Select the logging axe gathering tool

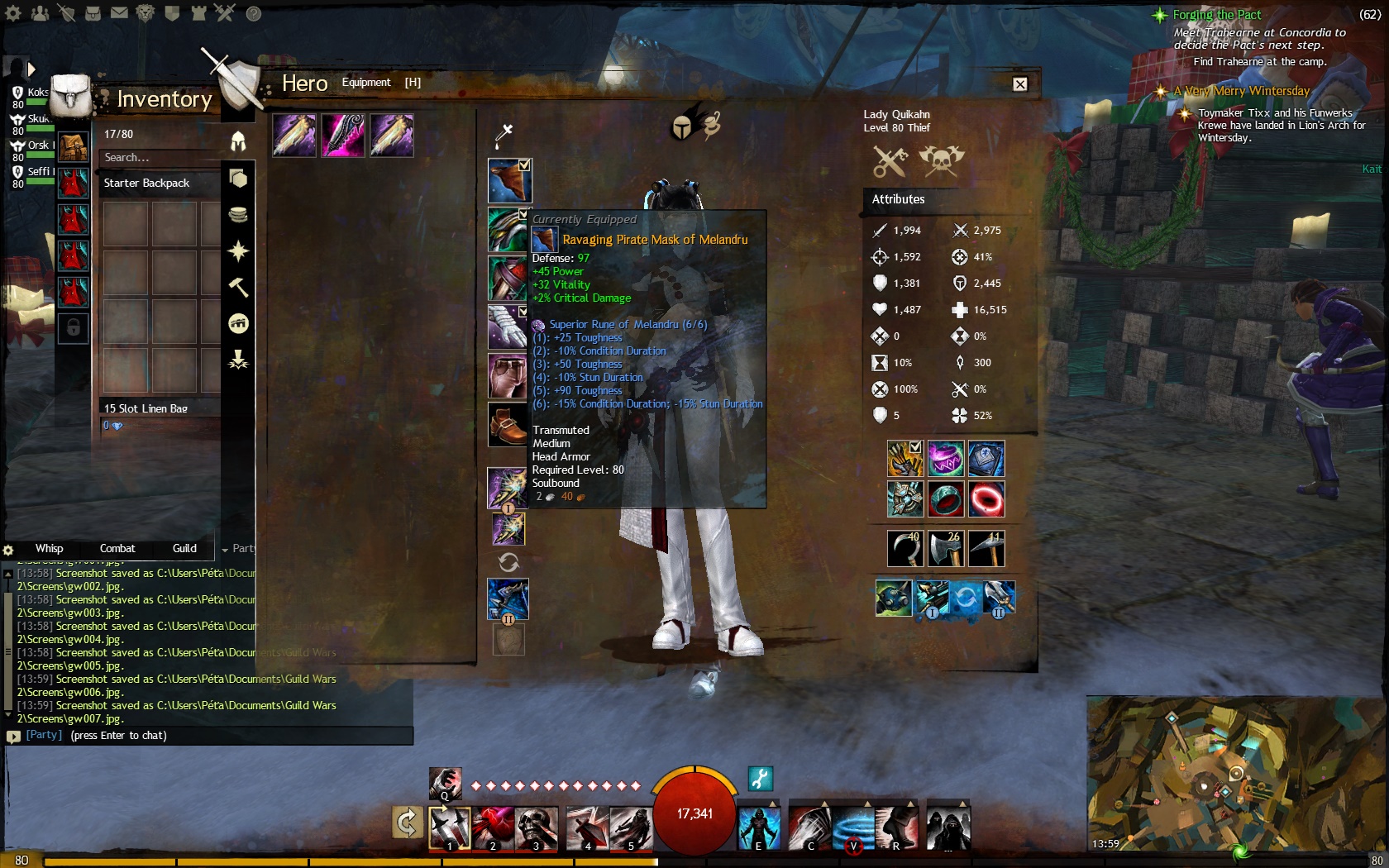tap(946, 549)
